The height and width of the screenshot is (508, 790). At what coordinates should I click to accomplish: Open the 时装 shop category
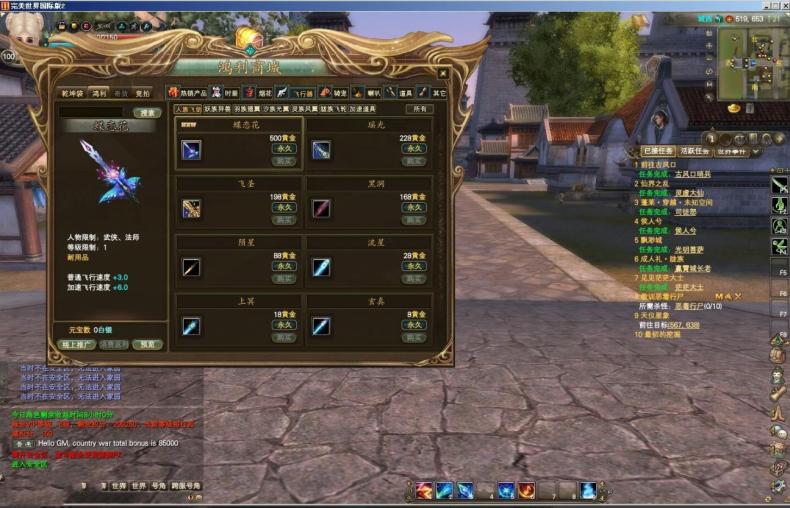[x=224, y=93]
